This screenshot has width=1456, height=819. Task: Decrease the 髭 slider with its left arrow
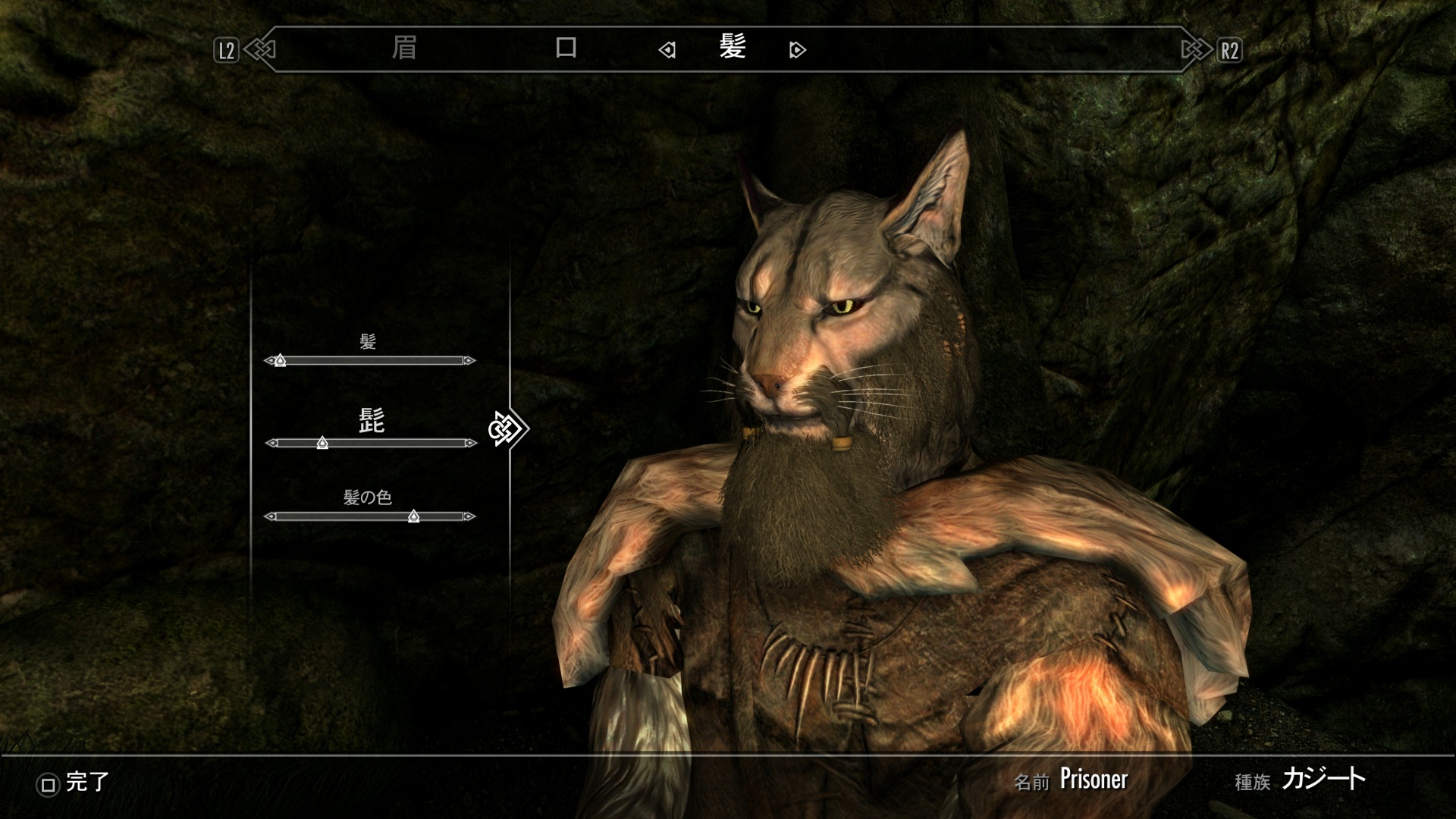[x=270, y=443]
